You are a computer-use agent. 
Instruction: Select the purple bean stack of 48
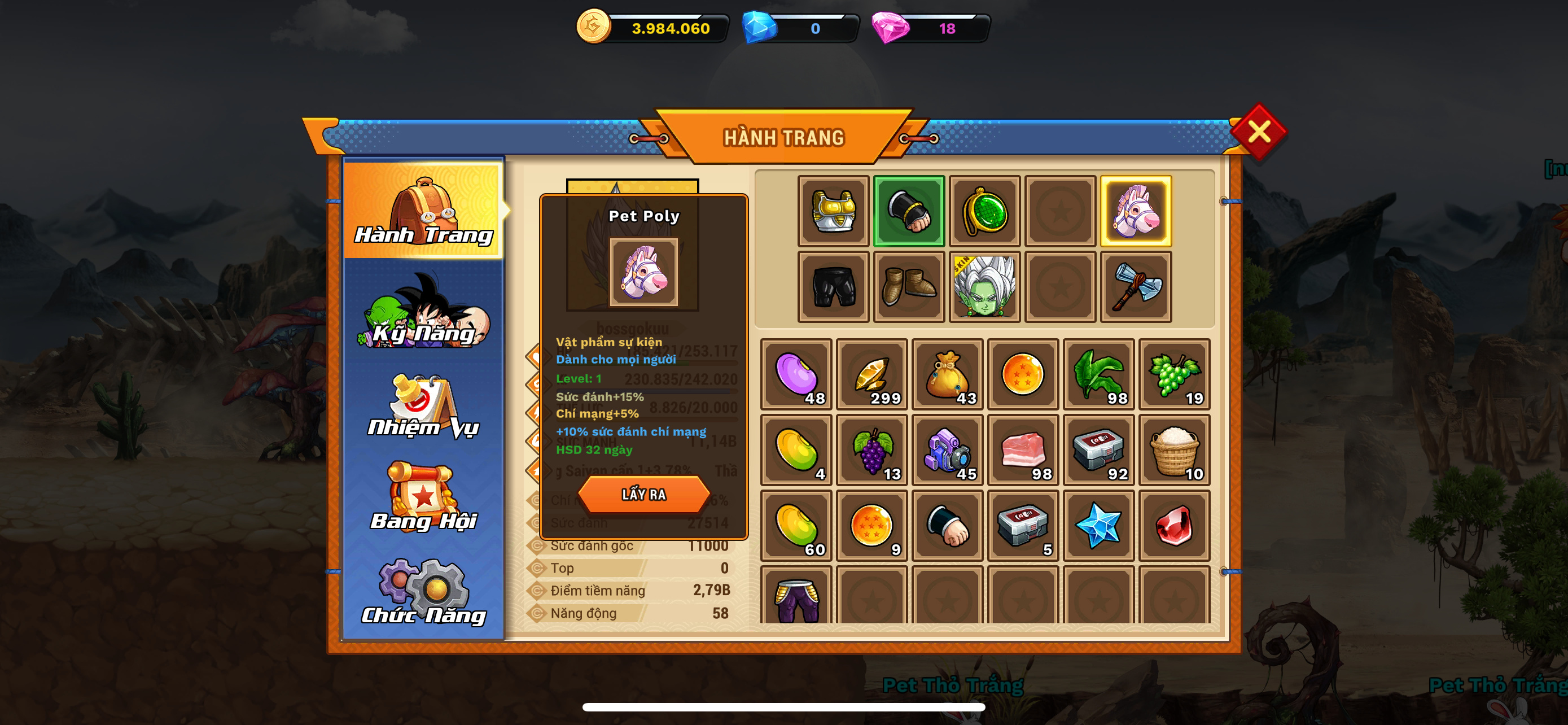[x=796, y=374]
